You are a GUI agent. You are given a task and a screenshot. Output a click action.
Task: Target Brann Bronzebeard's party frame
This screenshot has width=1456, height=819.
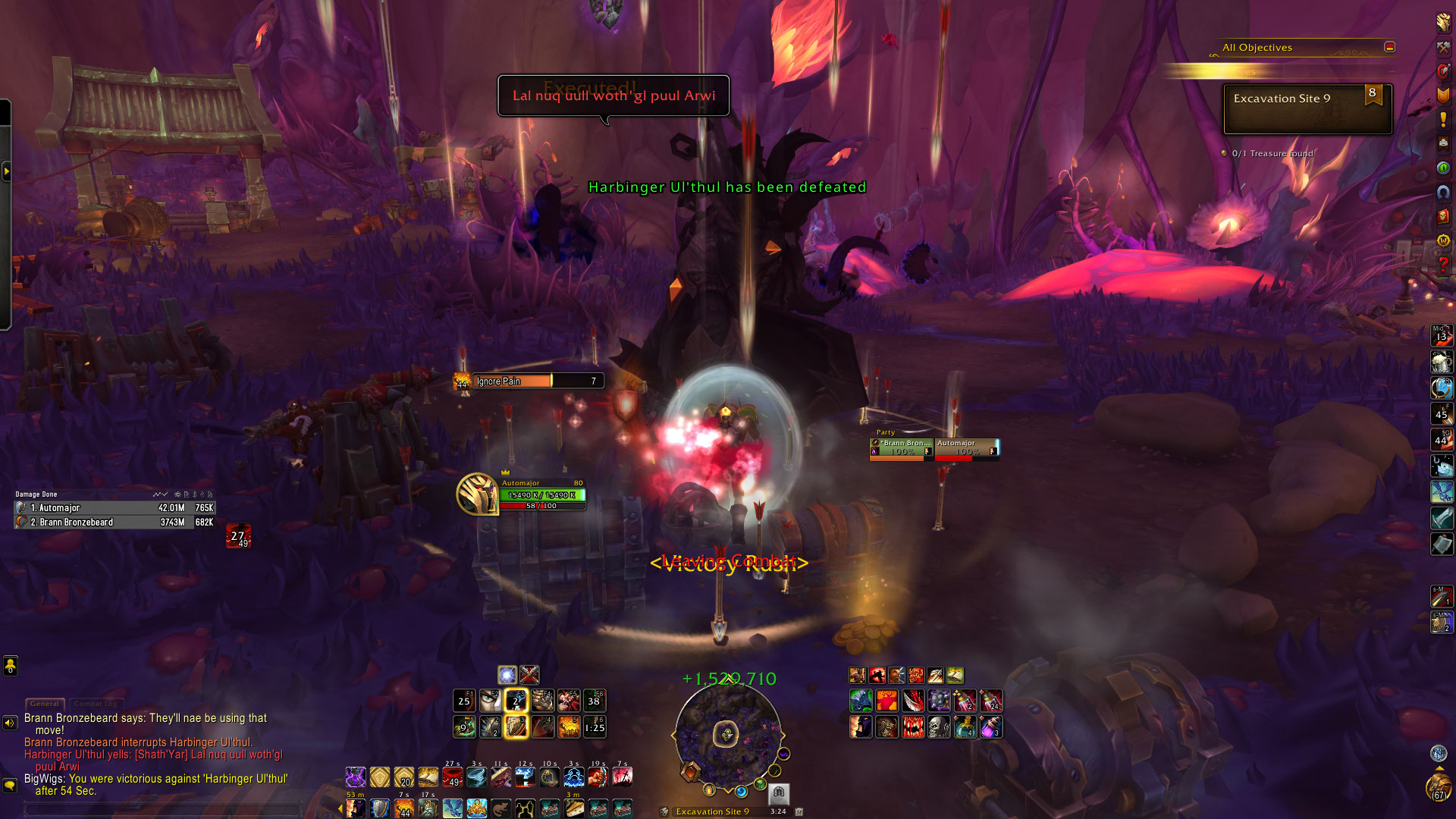pos(902,448)
